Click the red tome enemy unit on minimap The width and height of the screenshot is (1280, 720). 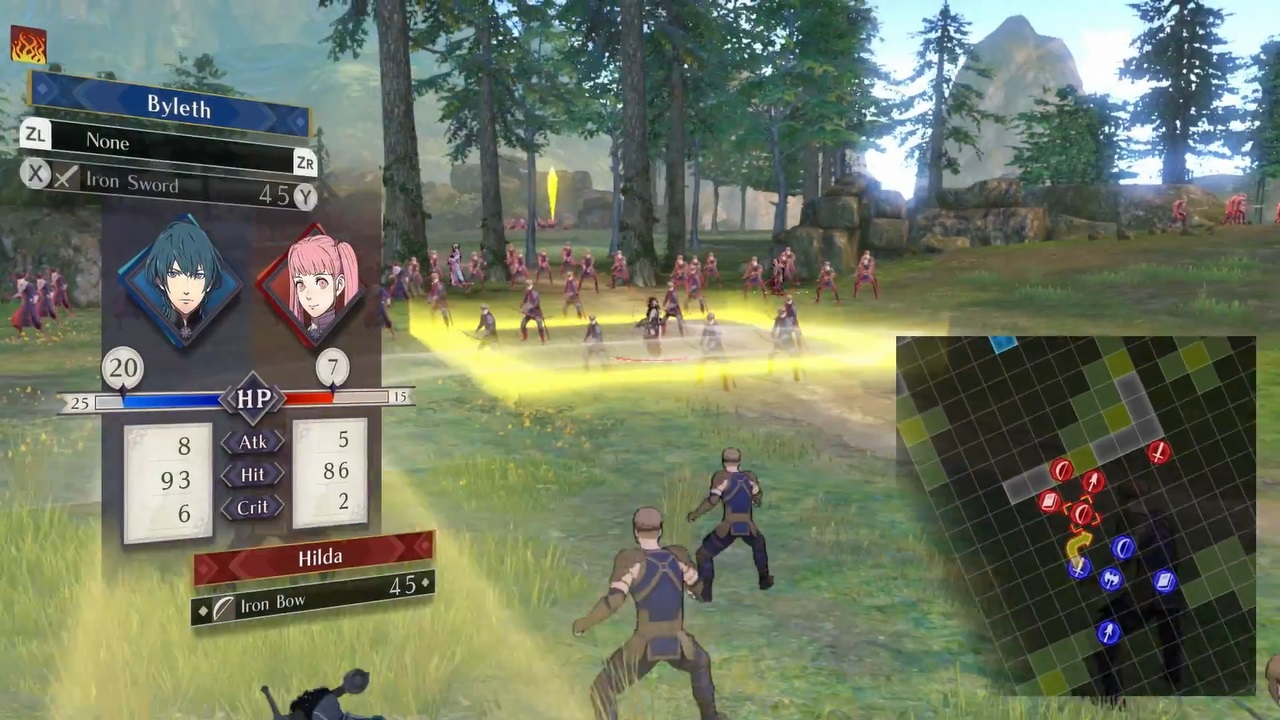[1048, 499]
